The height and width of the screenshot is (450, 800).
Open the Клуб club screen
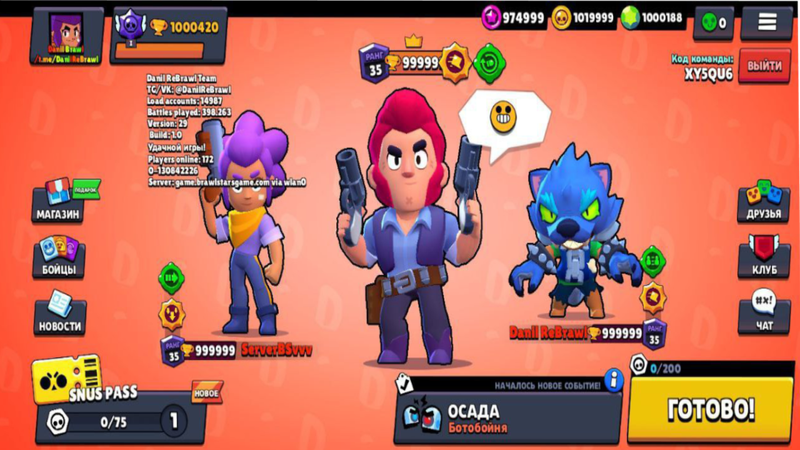pos(764,259)
